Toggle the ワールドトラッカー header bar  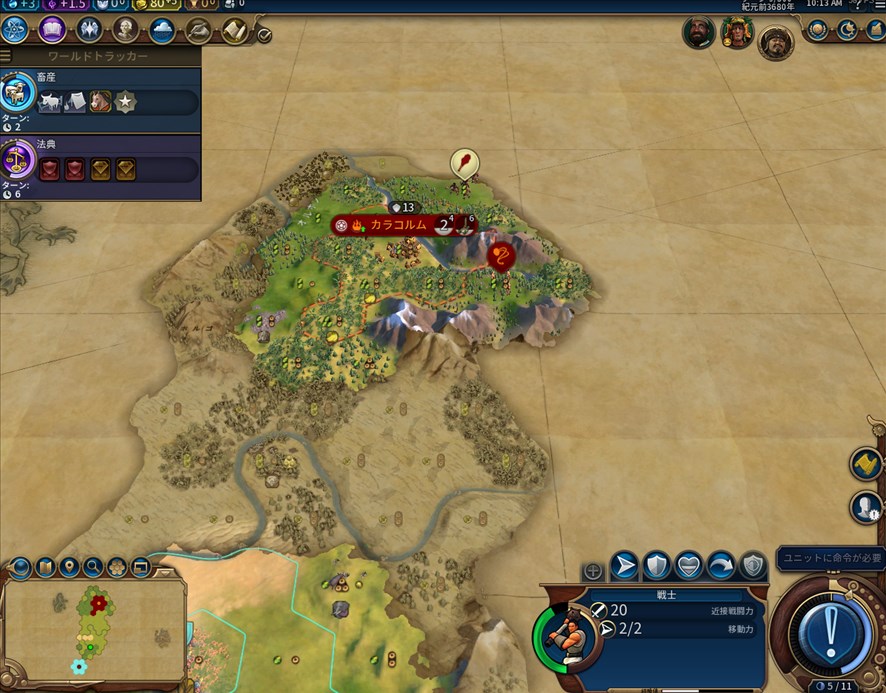coord(100,56)
